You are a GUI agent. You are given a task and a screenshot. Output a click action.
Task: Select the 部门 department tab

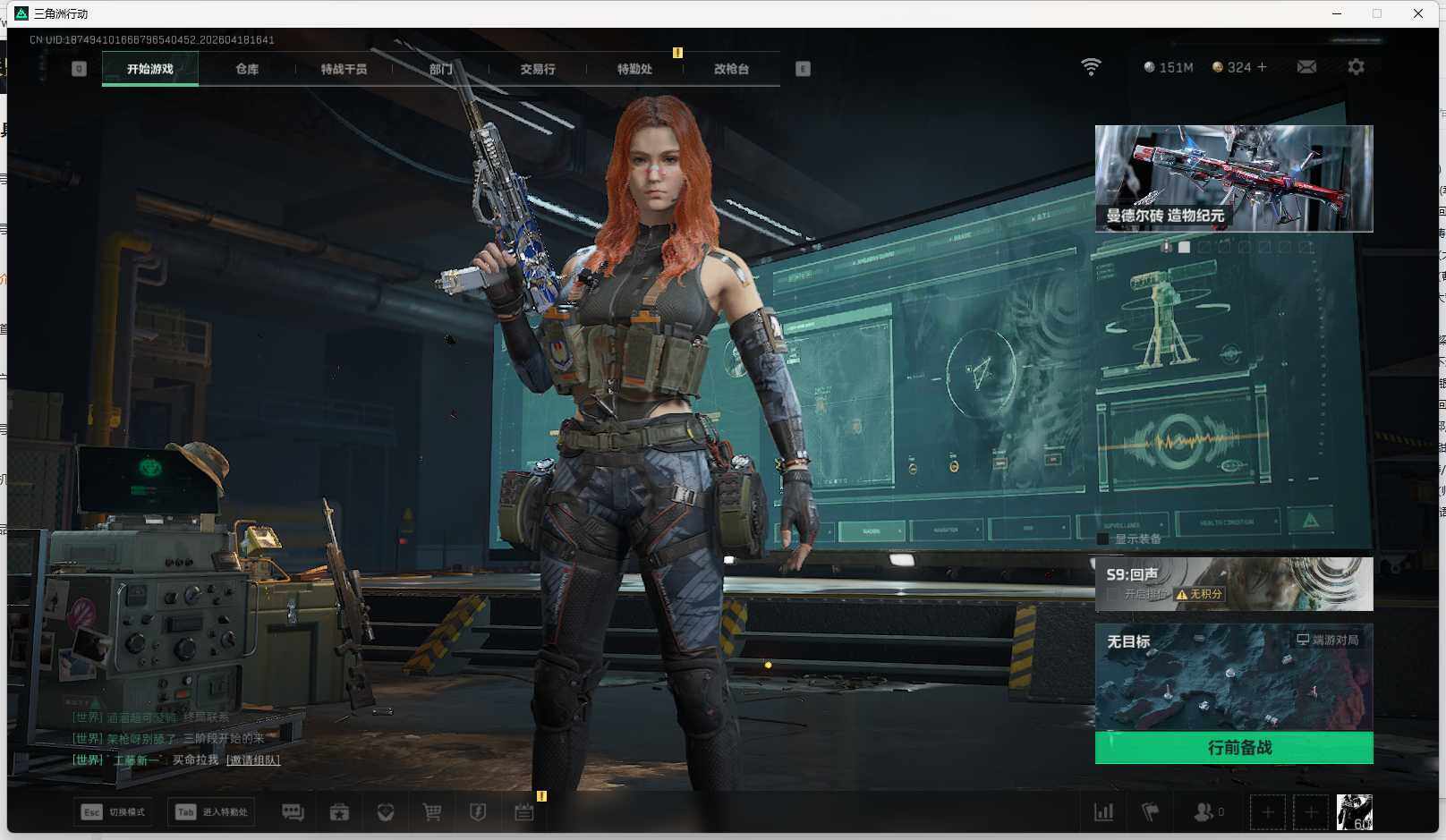[x=440, y=69]
